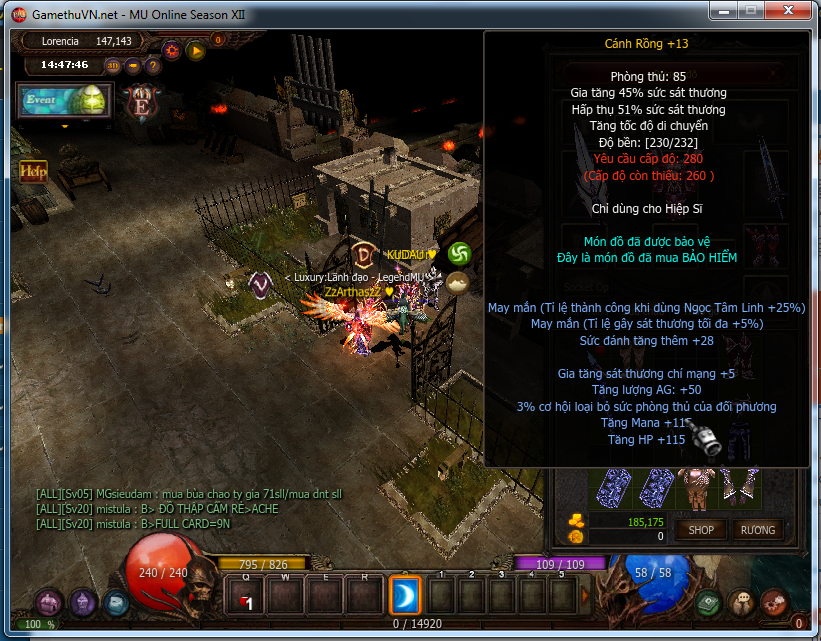821x641 pixels.
Task: Open the blue message icon by health orb
Action: [x=115, y=603]
